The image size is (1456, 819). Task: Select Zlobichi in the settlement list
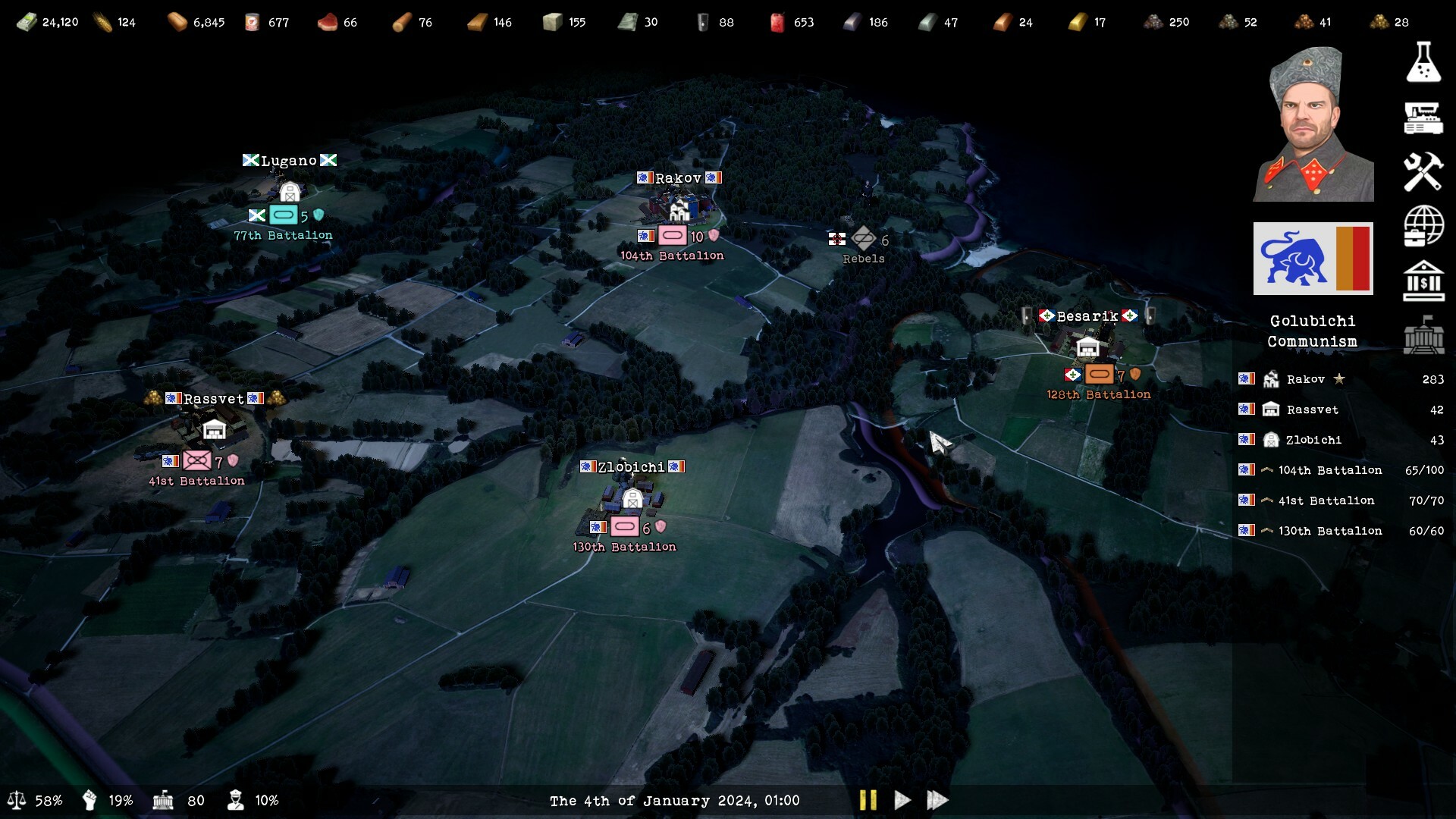point(1313,440)
